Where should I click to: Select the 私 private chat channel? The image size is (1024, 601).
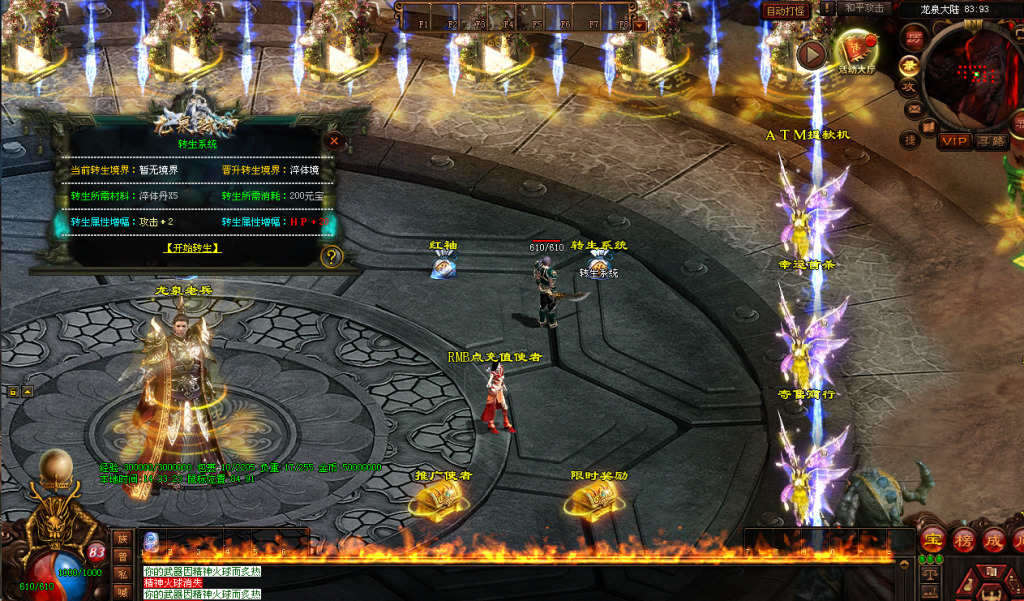pyautogui.click(x=121, y=574)
